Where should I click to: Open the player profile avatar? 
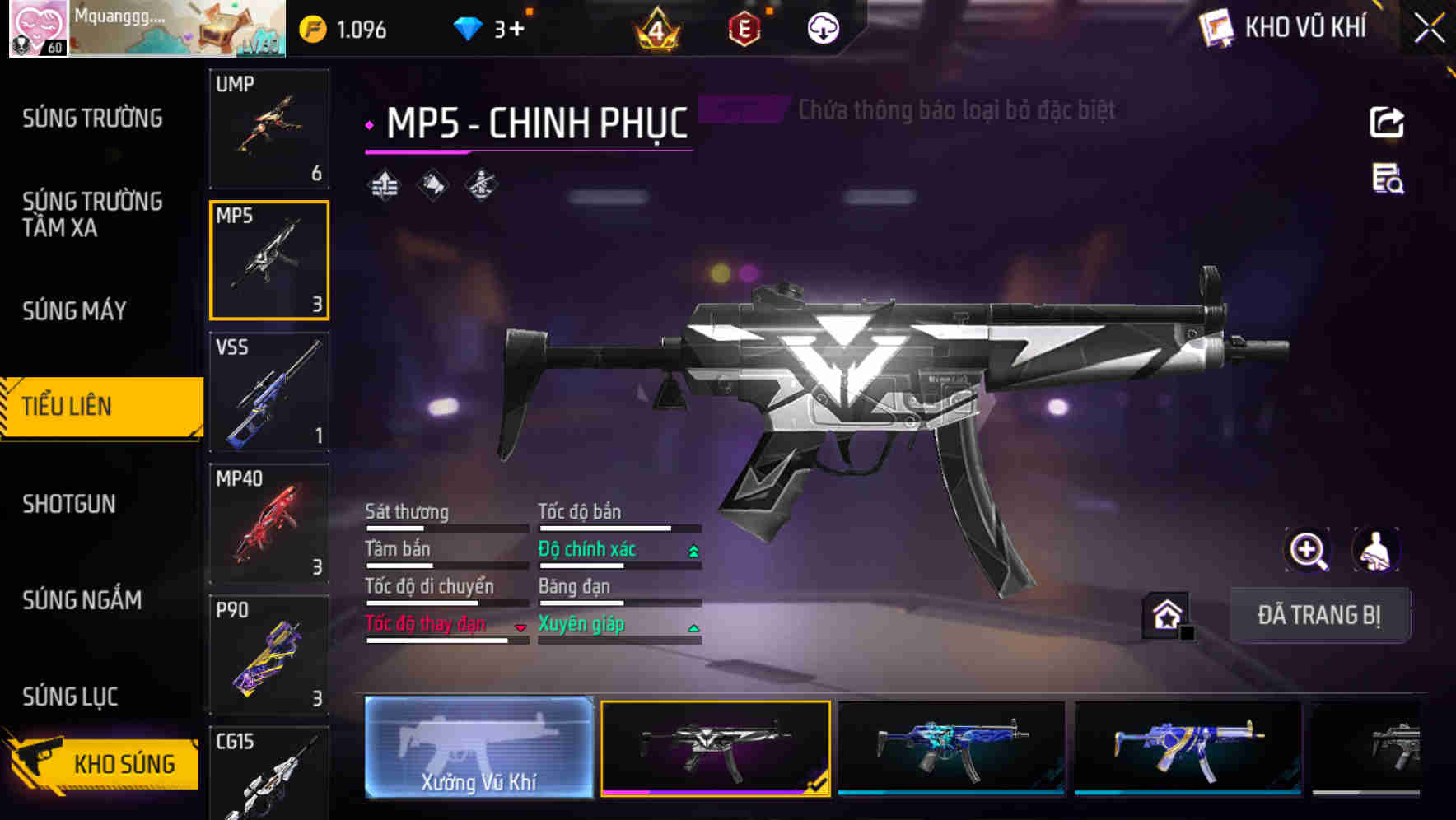(x=38, y=28)
